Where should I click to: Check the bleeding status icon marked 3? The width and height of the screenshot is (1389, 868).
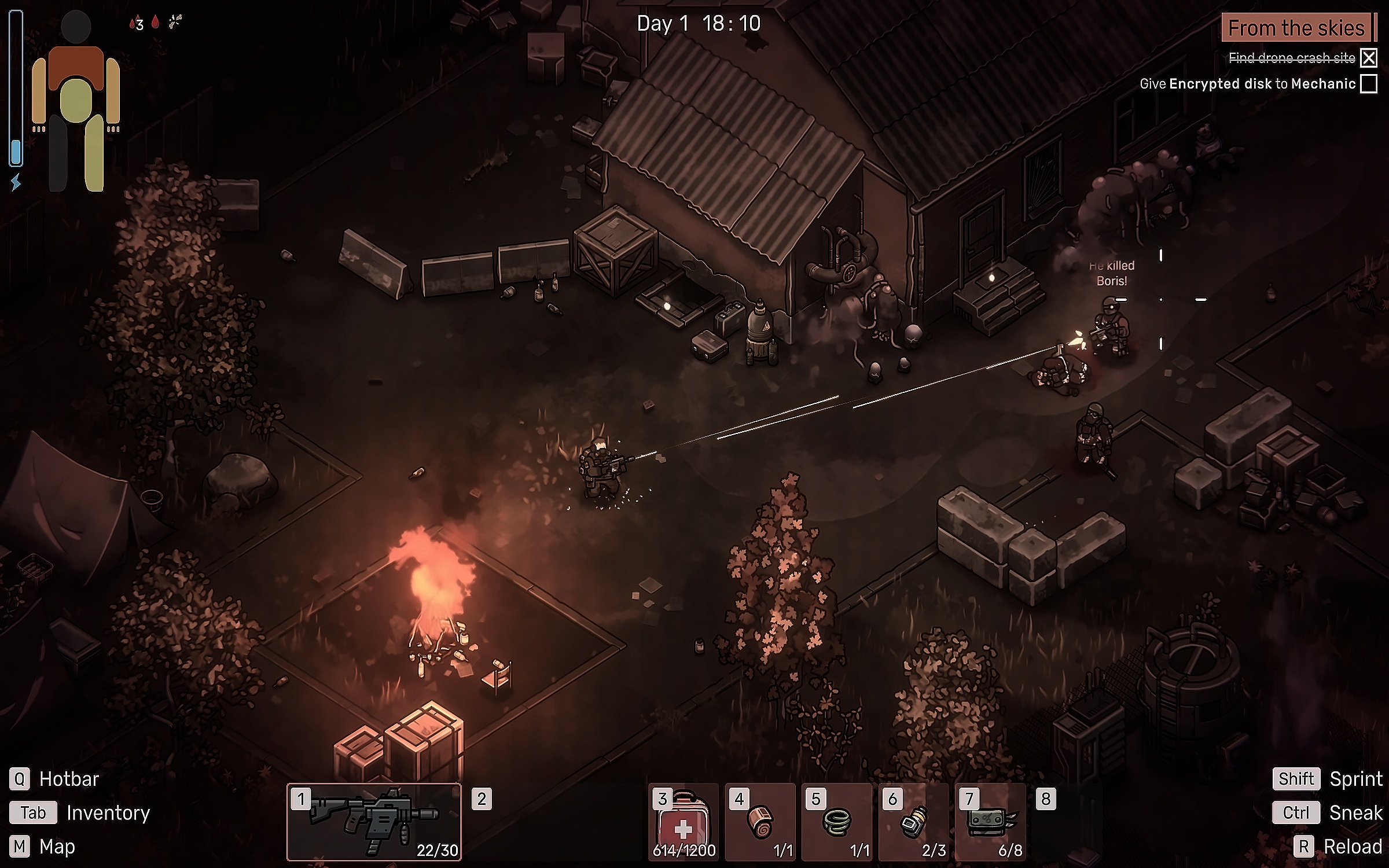click(137, 24)
